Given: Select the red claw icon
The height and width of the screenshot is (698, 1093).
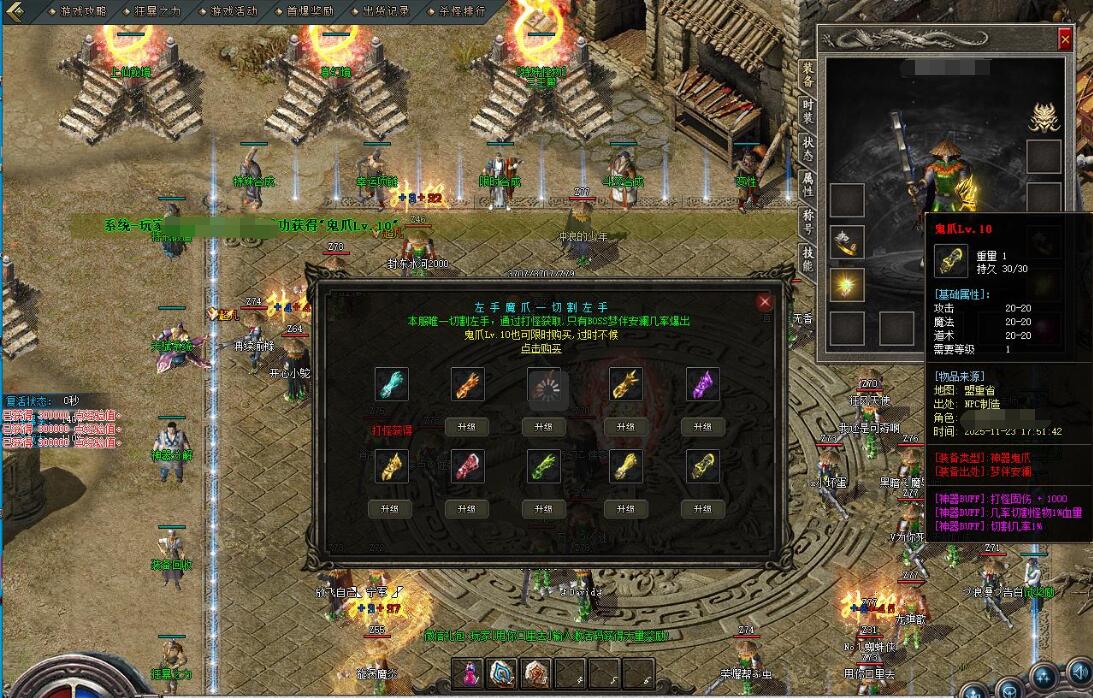Looking at the screenshot, I should [x=466, y=467].
